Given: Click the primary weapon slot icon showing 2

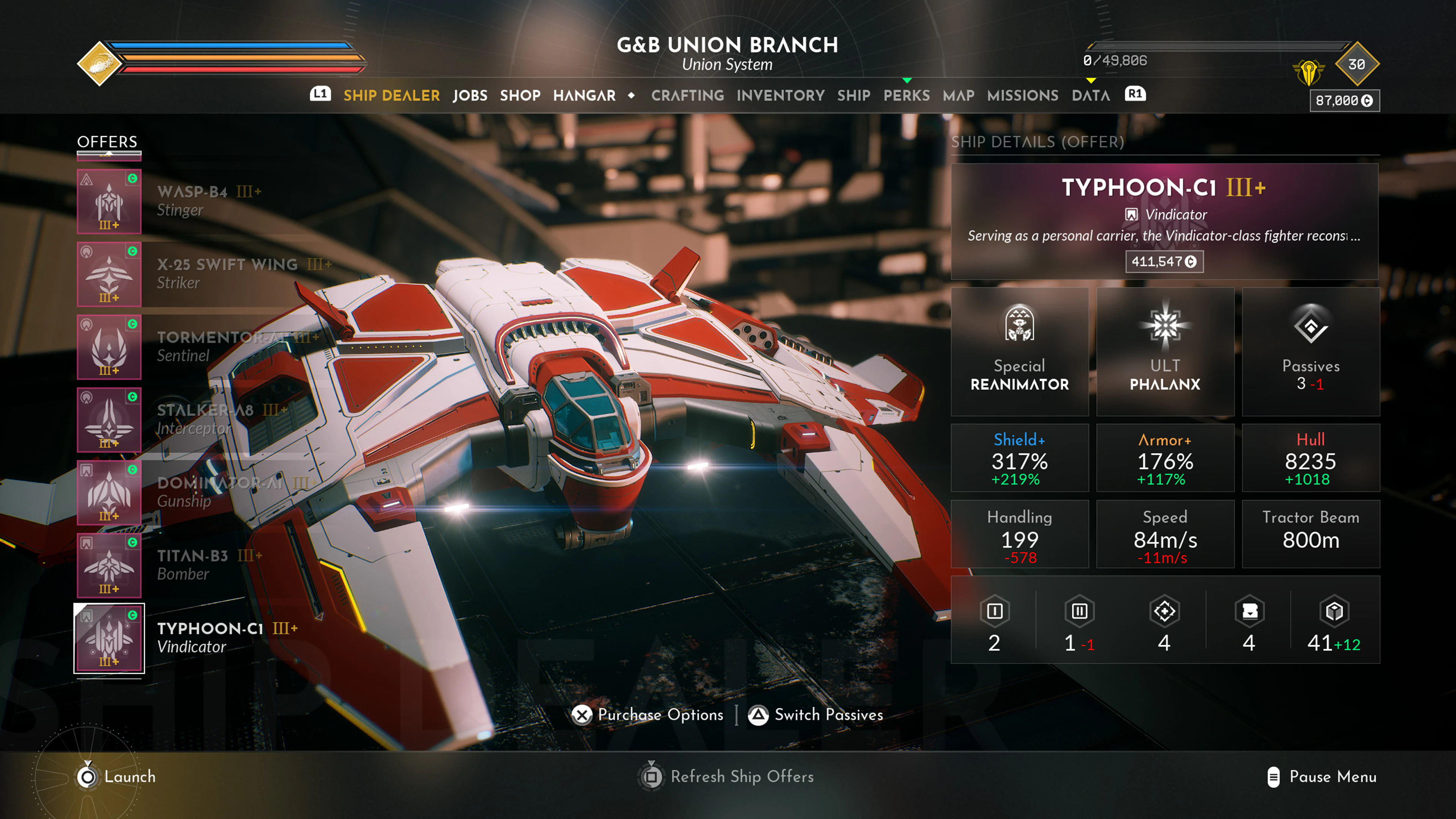Looking at the screenshot, I should click(x=994, y=612).
